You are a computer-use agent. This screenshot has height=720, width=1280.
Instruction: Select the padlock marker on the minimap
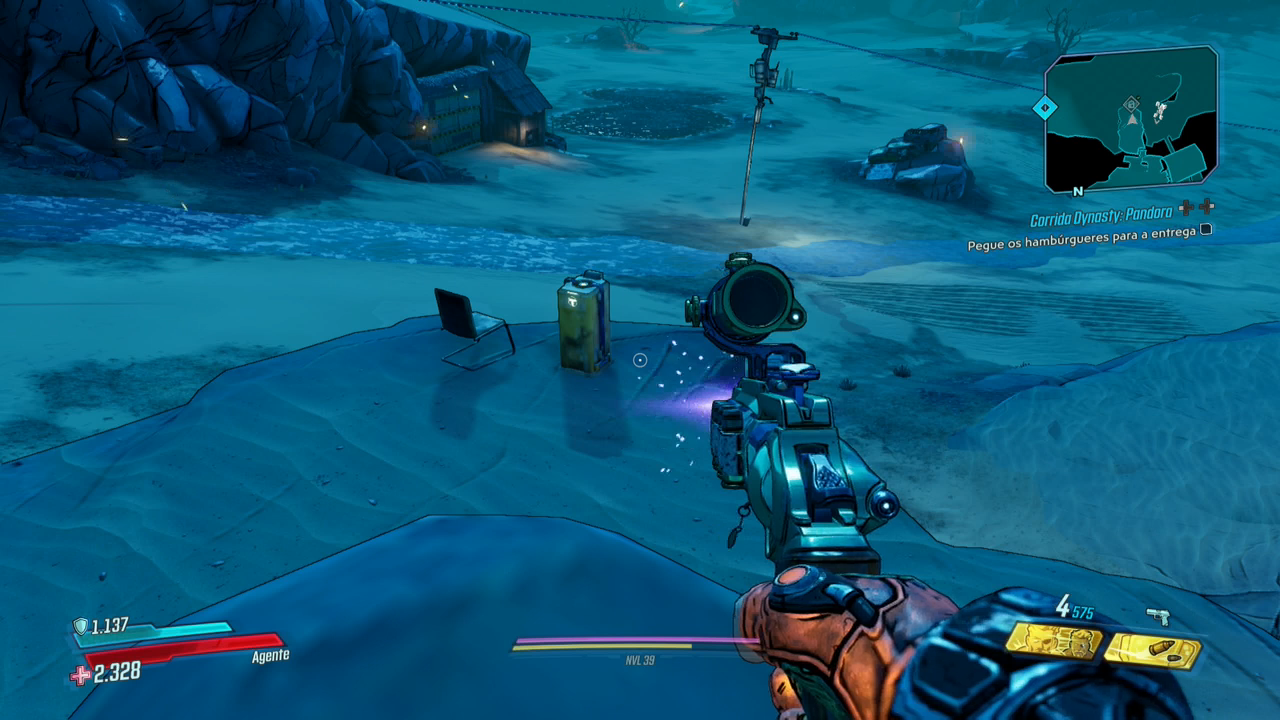pos(1132,103)
